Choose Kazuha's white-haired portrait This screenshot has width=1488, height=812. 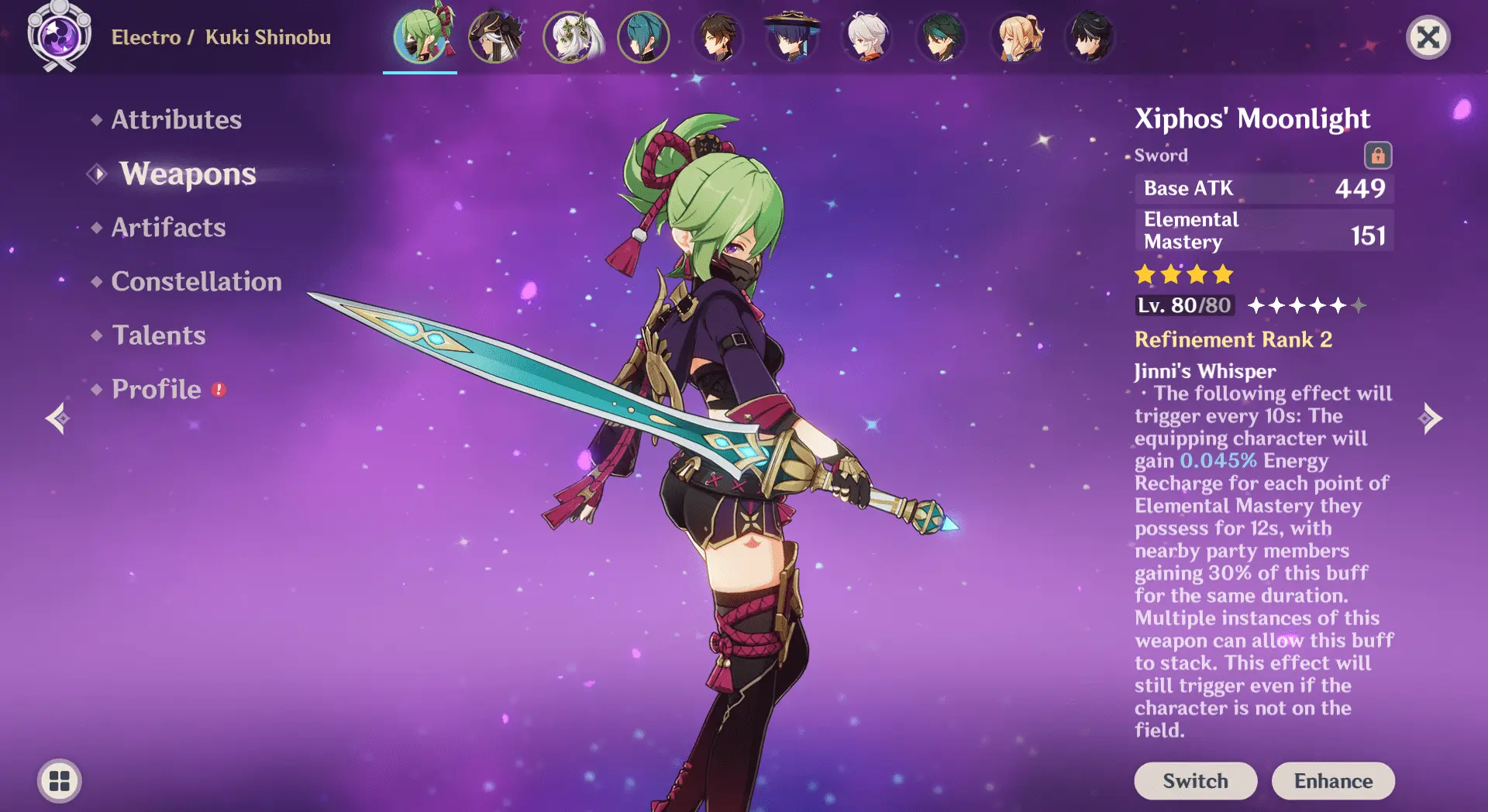[x=866, y=37]
